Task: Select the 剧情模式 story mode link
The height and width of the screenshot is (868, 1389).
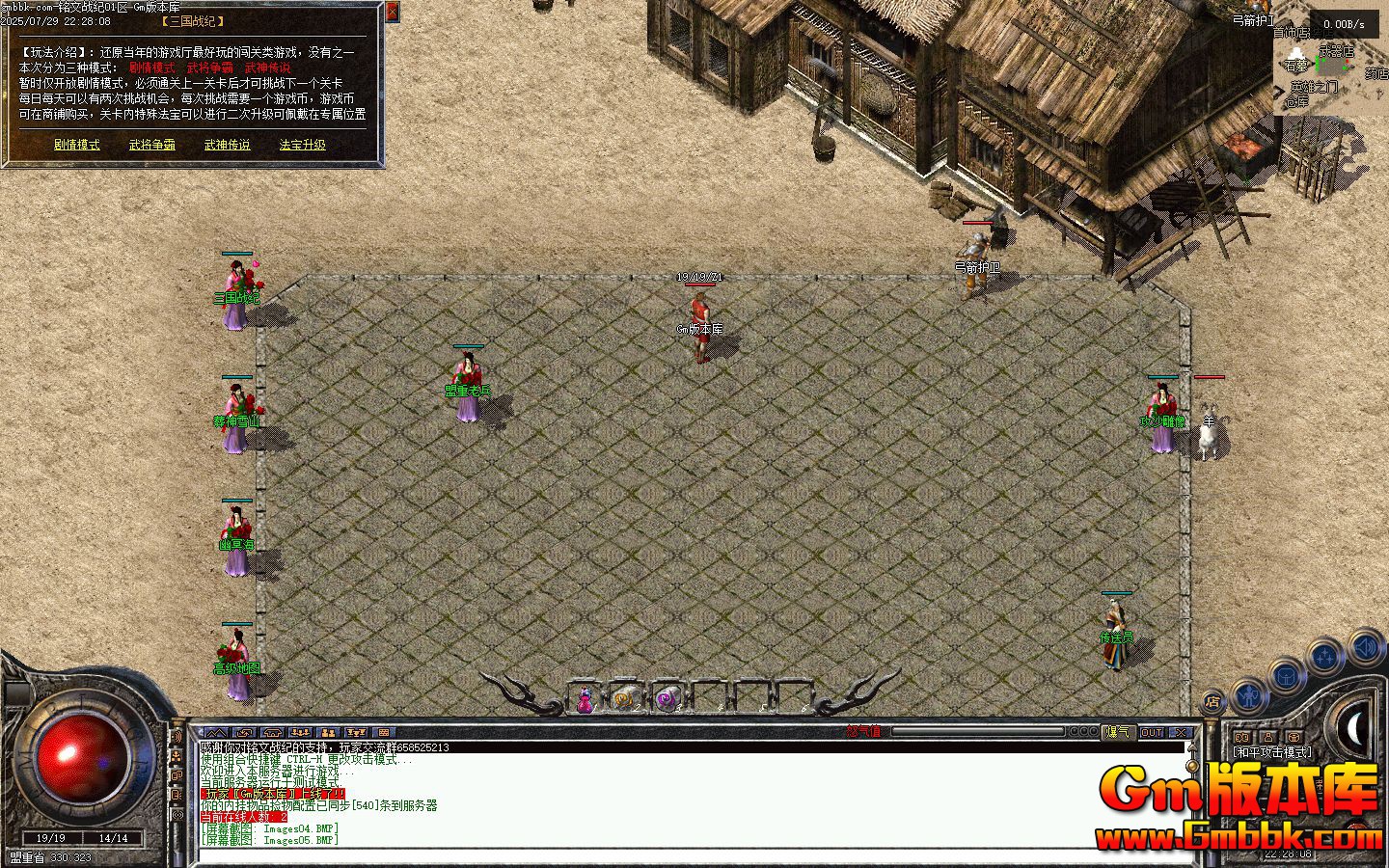Action: point(77,145)
